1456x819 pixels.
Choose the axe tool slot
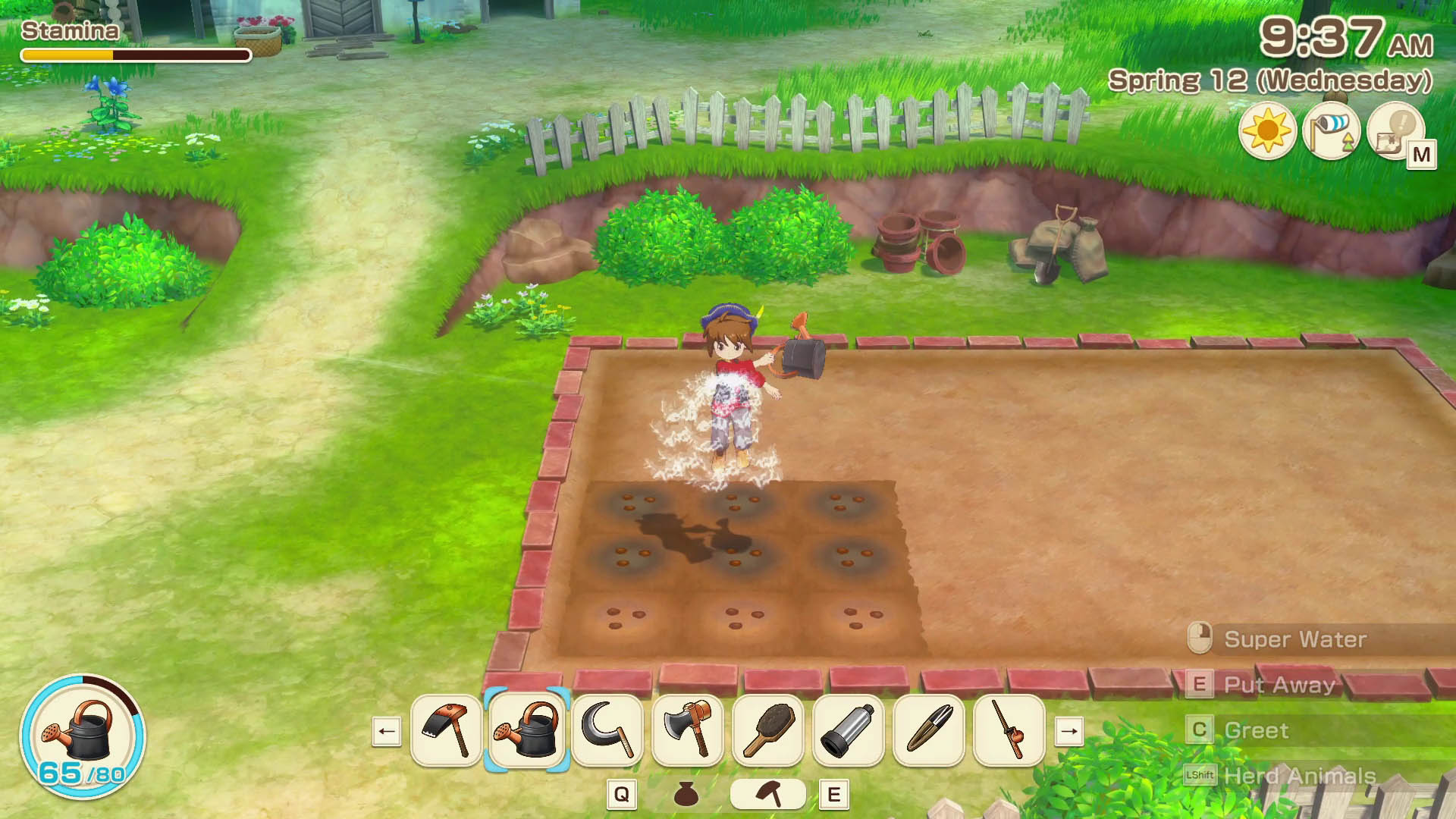688,731
